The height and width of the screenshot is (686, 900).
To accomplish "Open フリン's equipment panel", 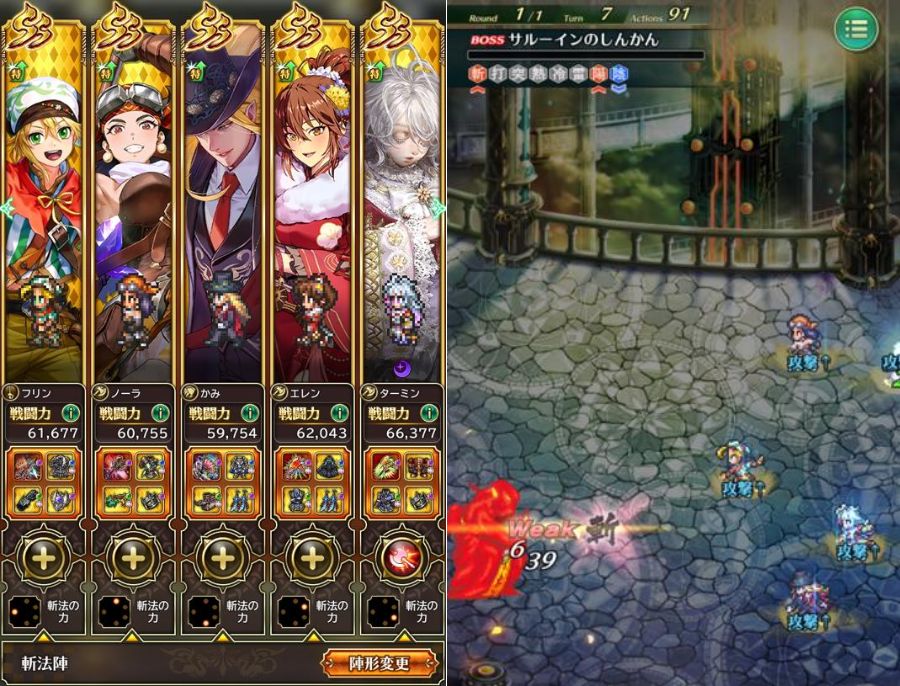I will click(45, 482).
